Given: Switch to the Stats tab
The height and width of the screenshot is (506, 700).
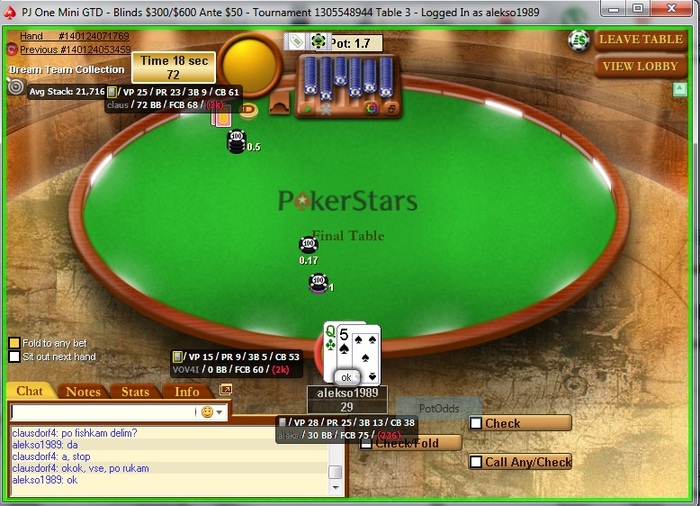Looking at the screenshot, I should click(x=135, y=391).
